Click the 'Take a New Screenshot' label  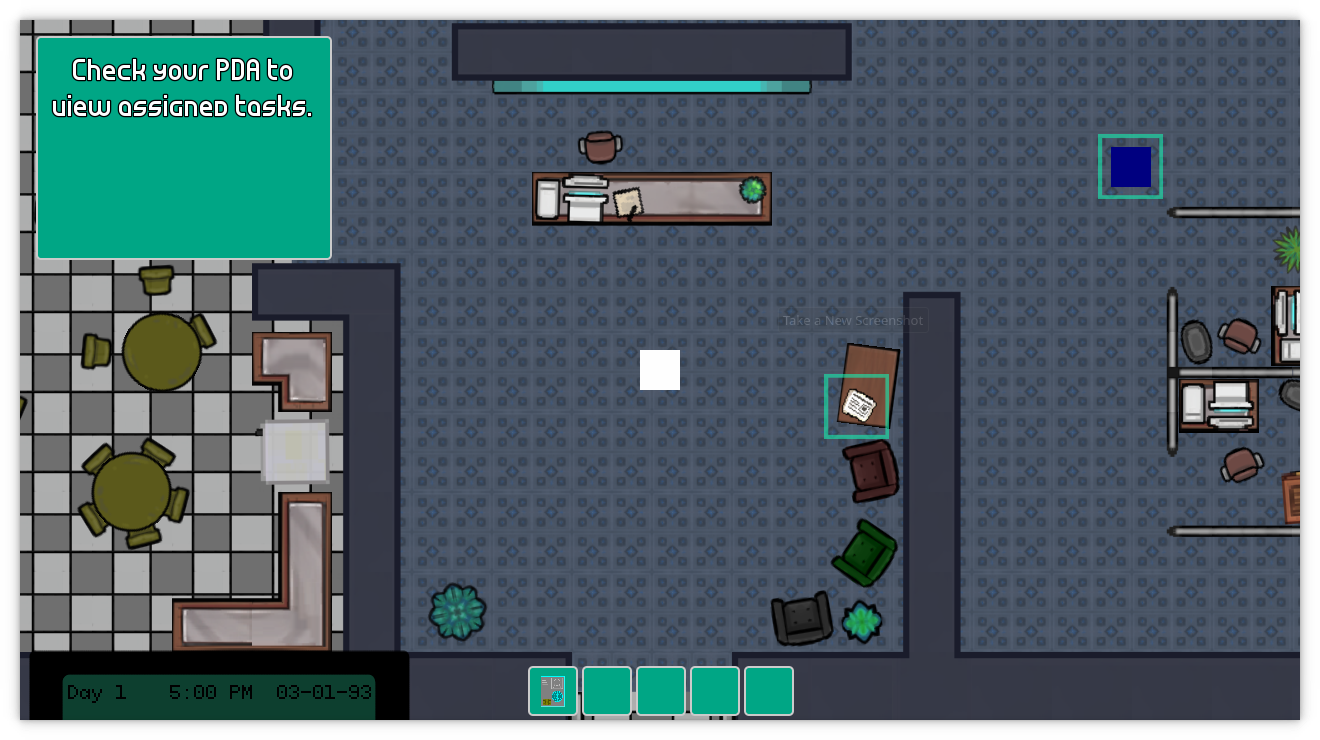click(851, 320)
